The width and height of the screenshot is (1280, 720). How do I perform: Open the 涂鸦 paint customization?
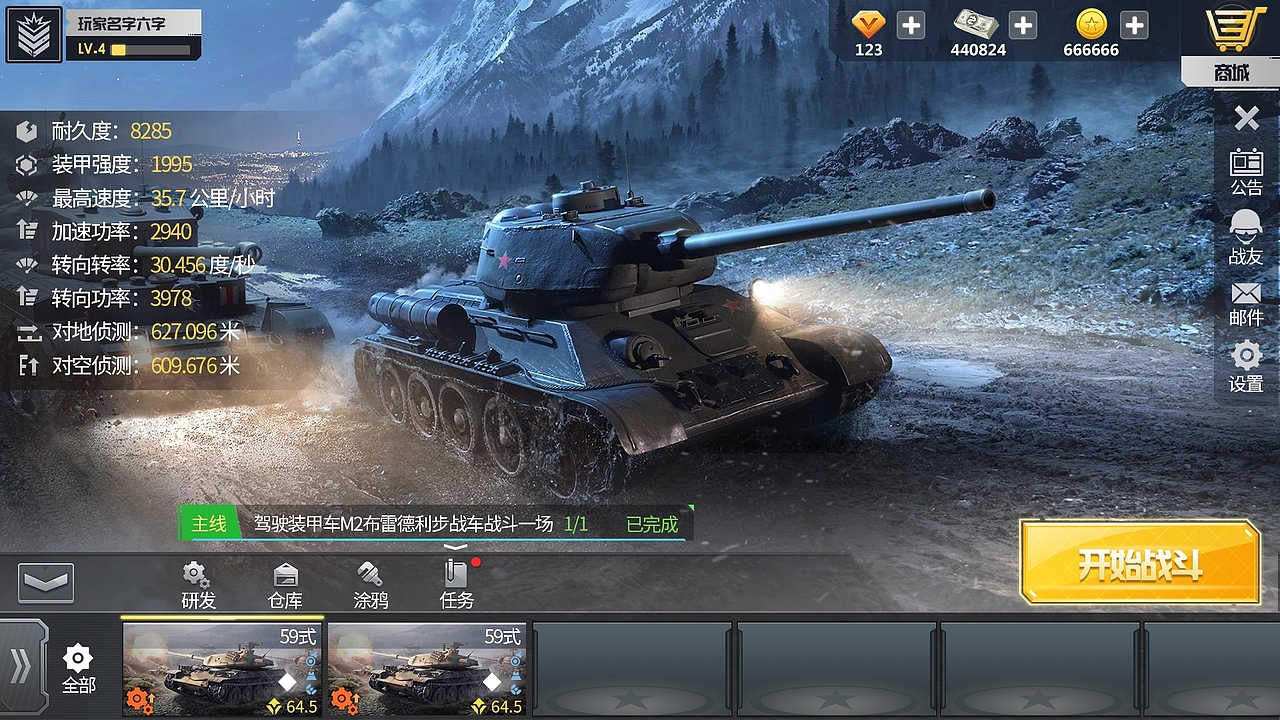[x=371, y=586]
